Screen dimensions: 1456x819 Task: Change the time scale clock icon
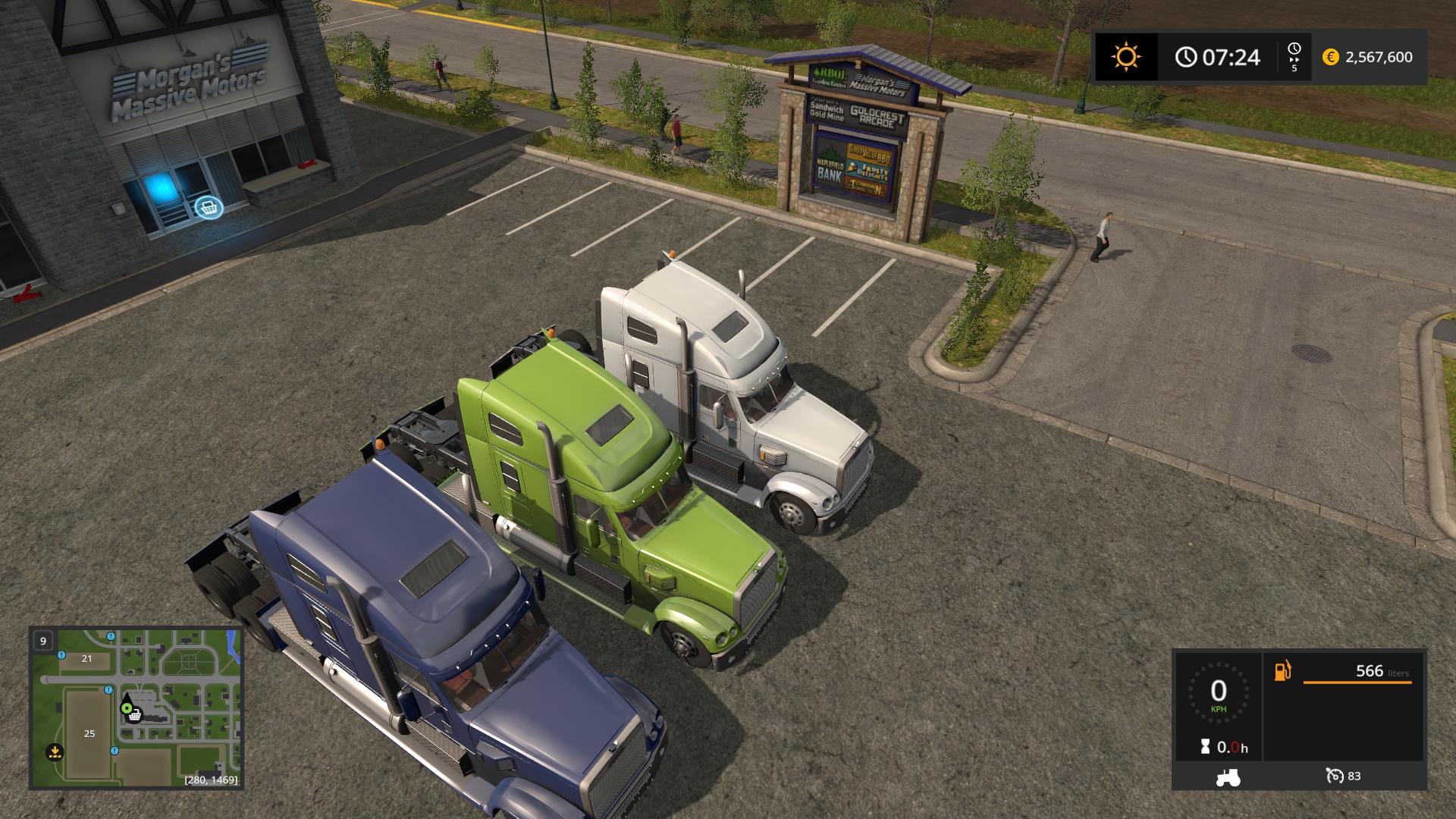(1294, 51)
